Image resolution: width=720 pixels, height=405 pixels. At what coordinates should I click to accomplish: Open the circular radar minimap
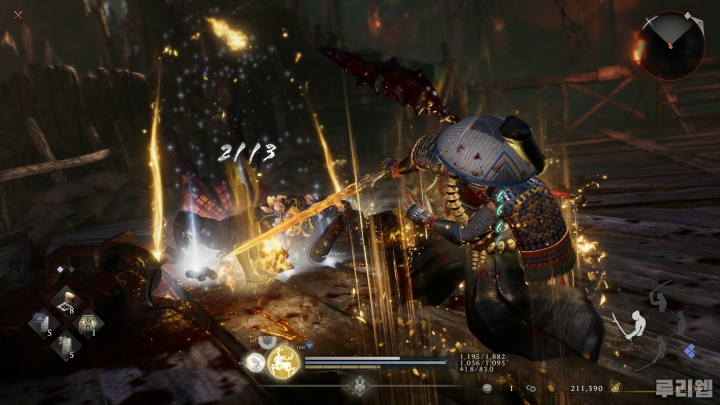click(671, 45)
